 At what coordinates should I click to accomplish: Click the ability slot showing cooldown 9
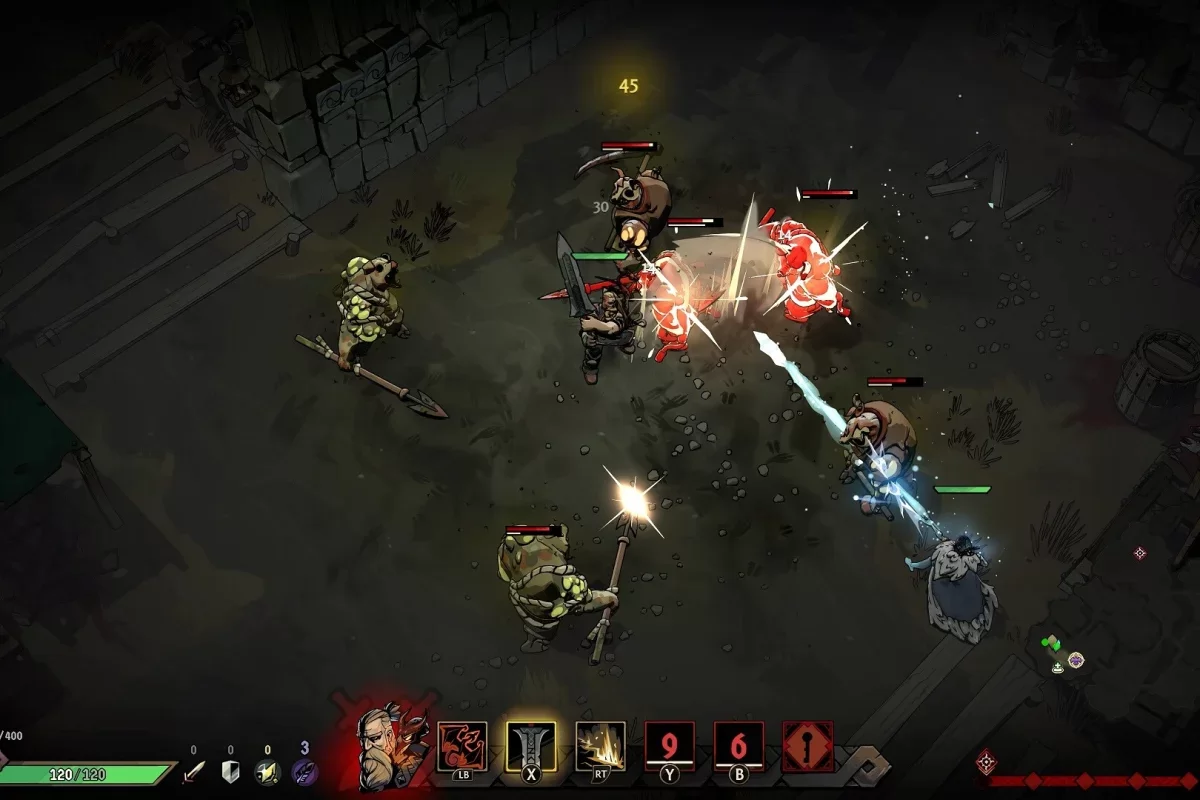coord(669,746)
